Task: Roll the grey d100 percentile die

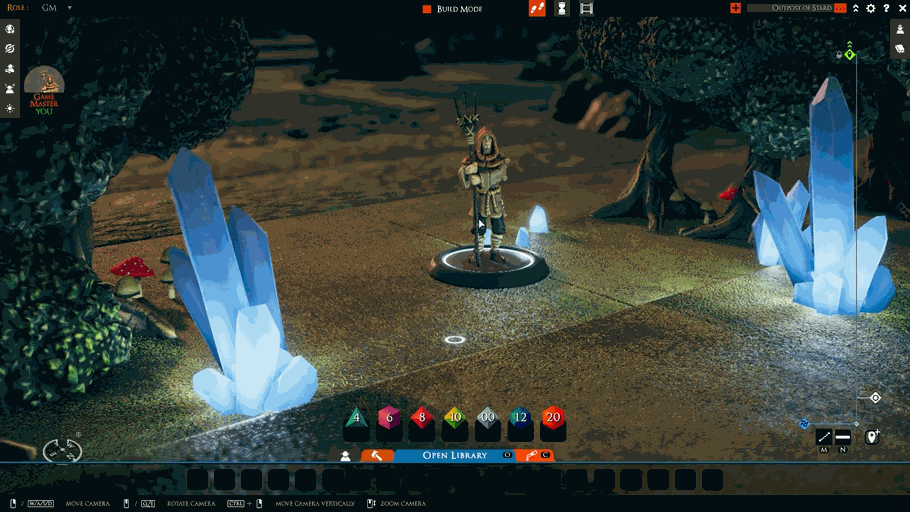Action: tap(487, 420)
